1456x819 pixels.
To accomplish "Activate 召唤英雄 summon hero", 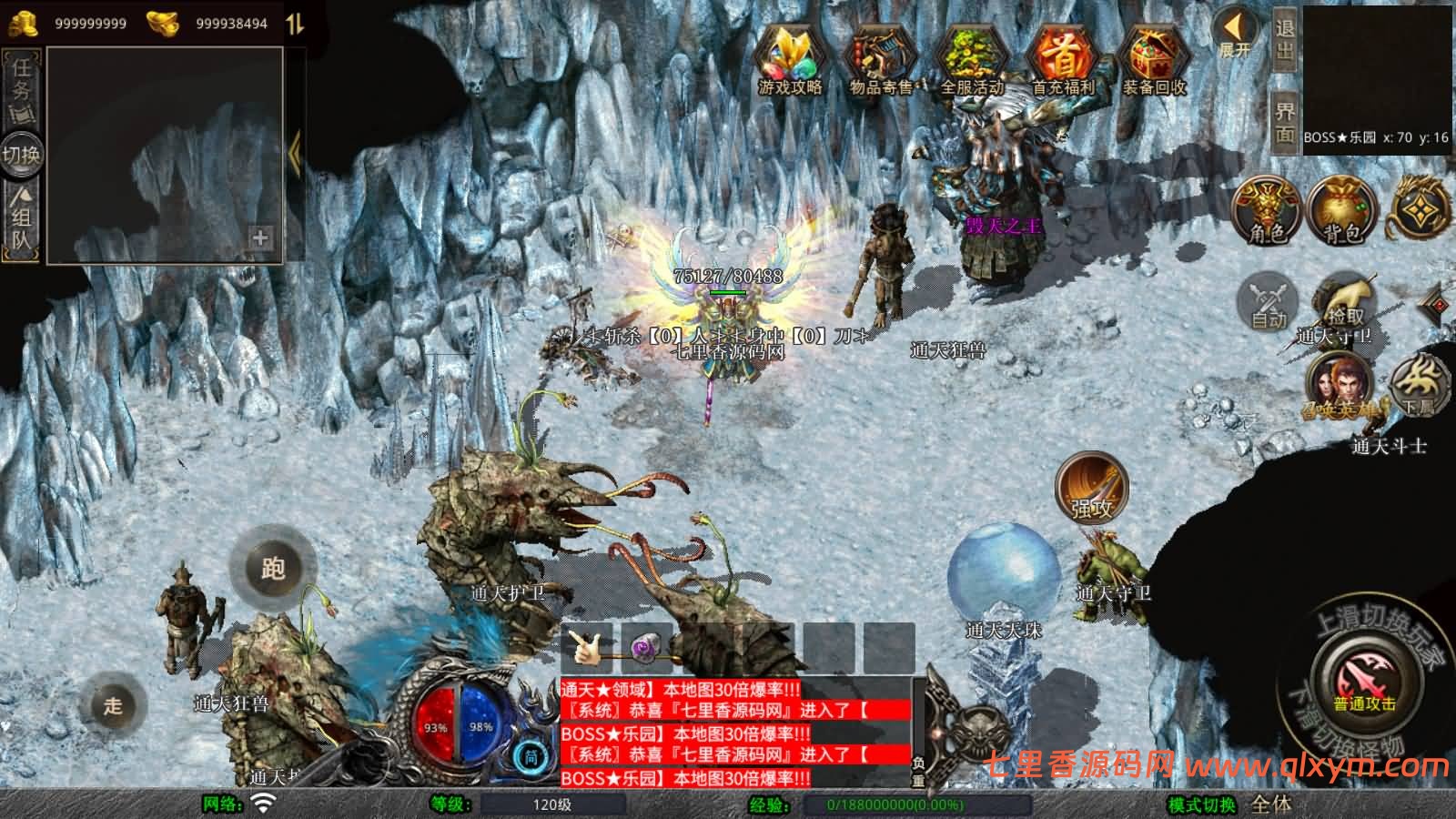I will coord(1338,387).
